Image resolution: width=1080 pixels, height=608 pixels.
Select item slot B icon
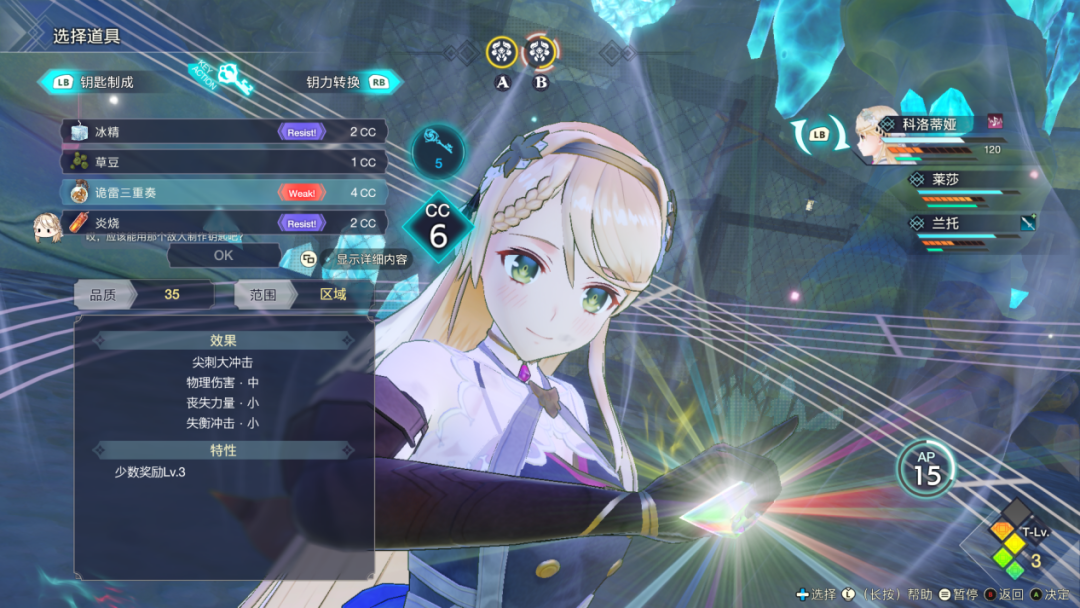coord(540,52)
